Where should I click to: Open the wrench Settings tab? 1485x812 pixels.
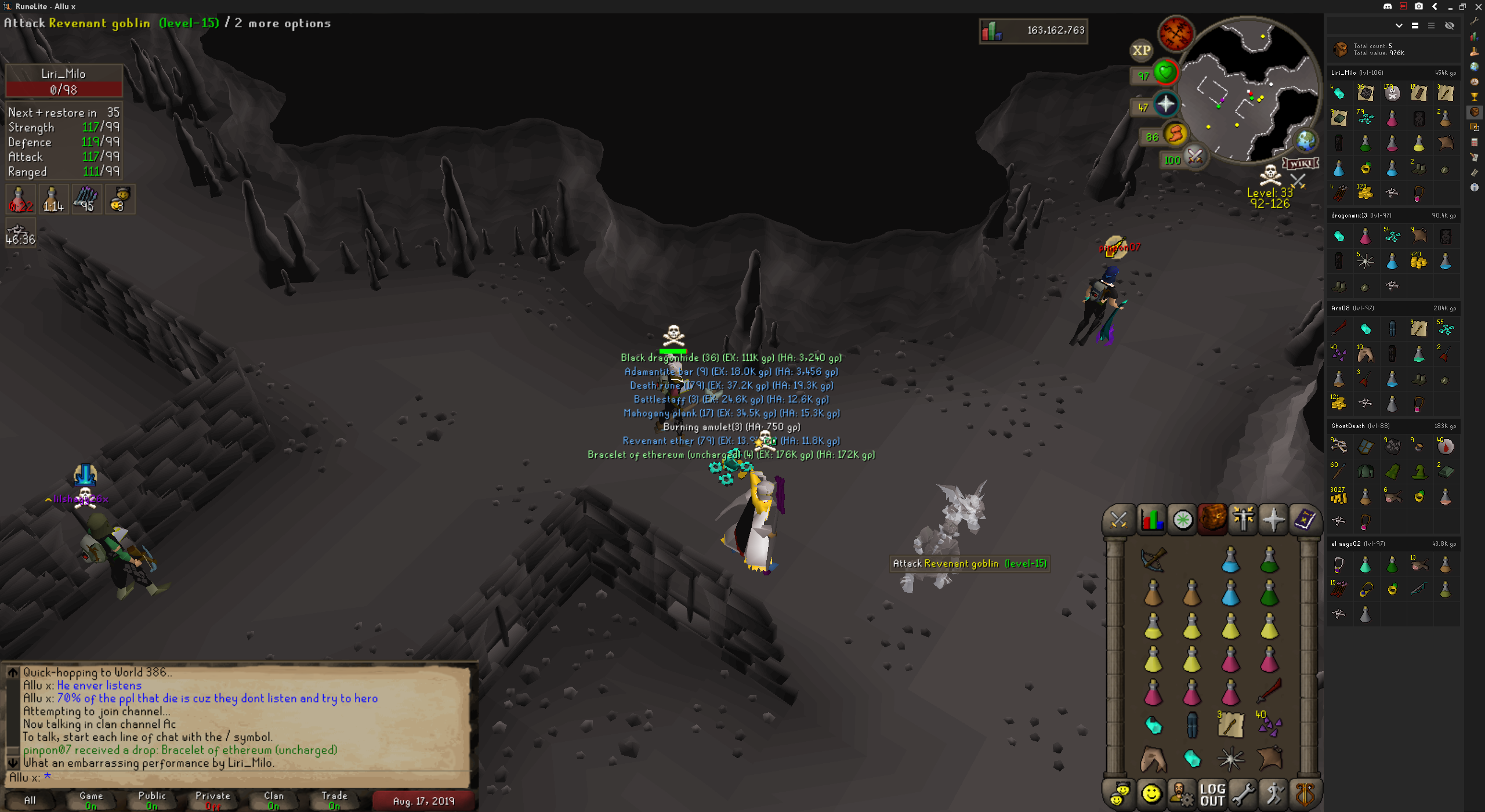coord(1243,795)
